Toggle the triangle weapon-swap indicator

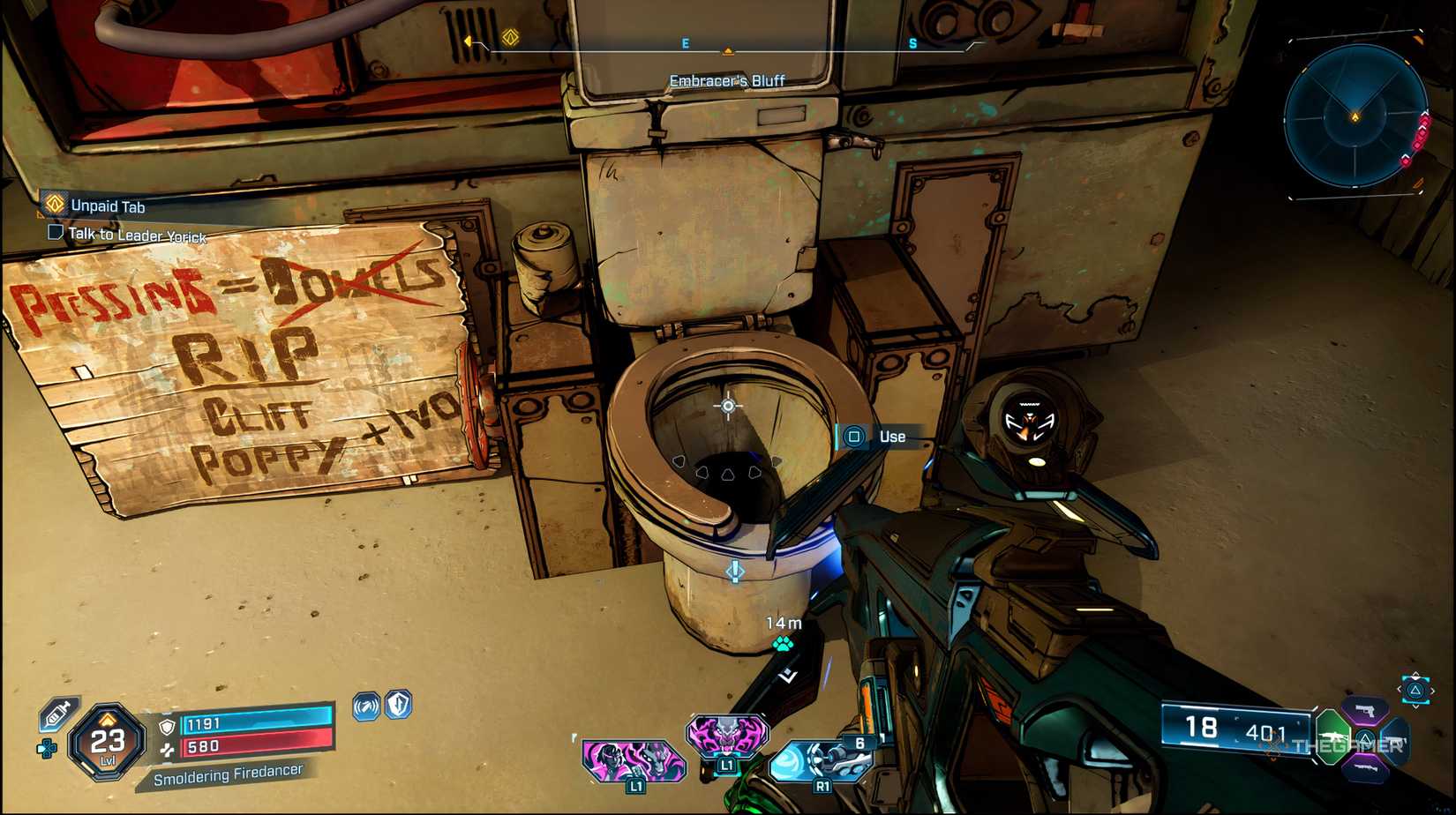click(x=1415, y=690)
